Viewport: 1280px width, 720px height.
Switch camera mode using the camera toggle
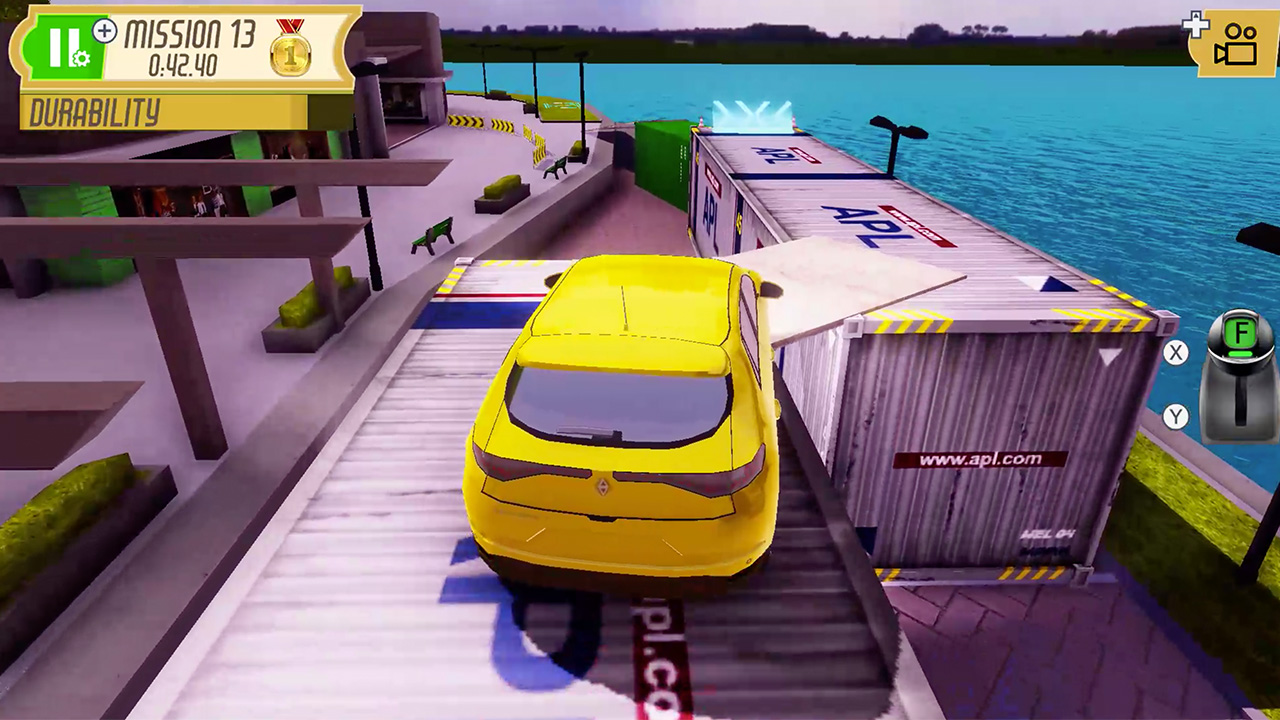(1238, 44)
